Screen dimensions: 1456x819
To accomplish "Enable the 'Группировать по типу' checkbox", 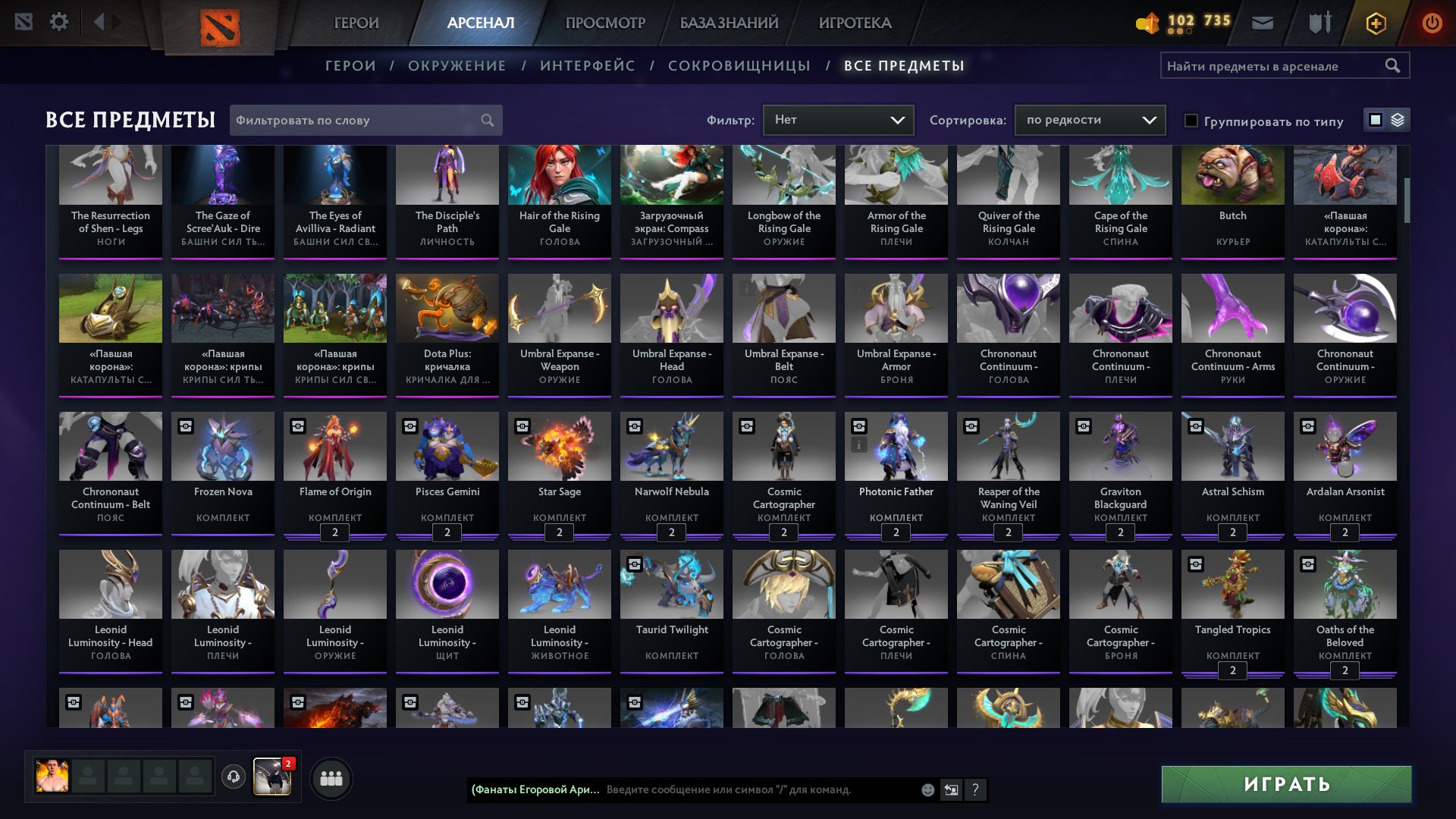I will click(x=1191, y=121).
